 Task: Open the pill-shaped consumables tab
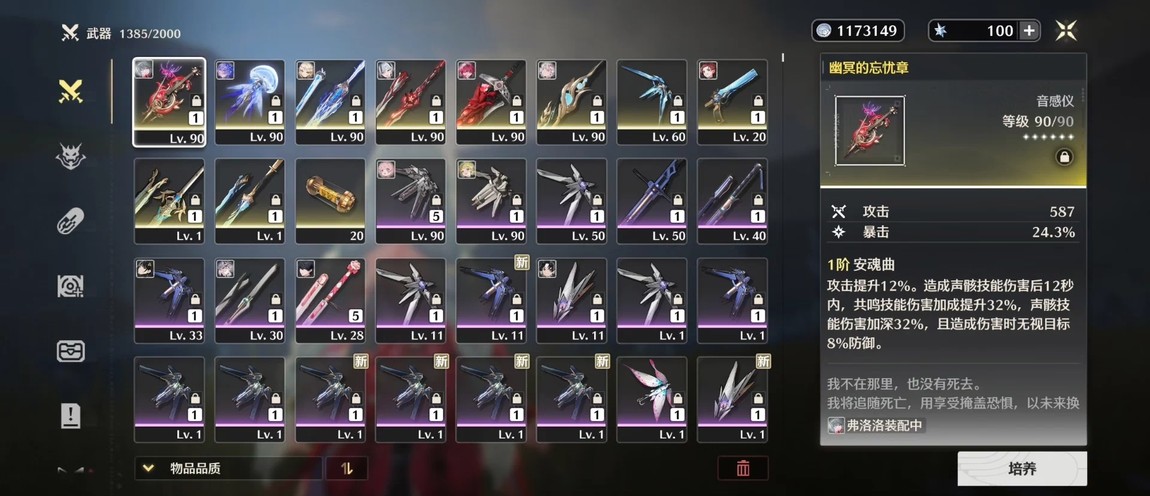pos(70,221)
